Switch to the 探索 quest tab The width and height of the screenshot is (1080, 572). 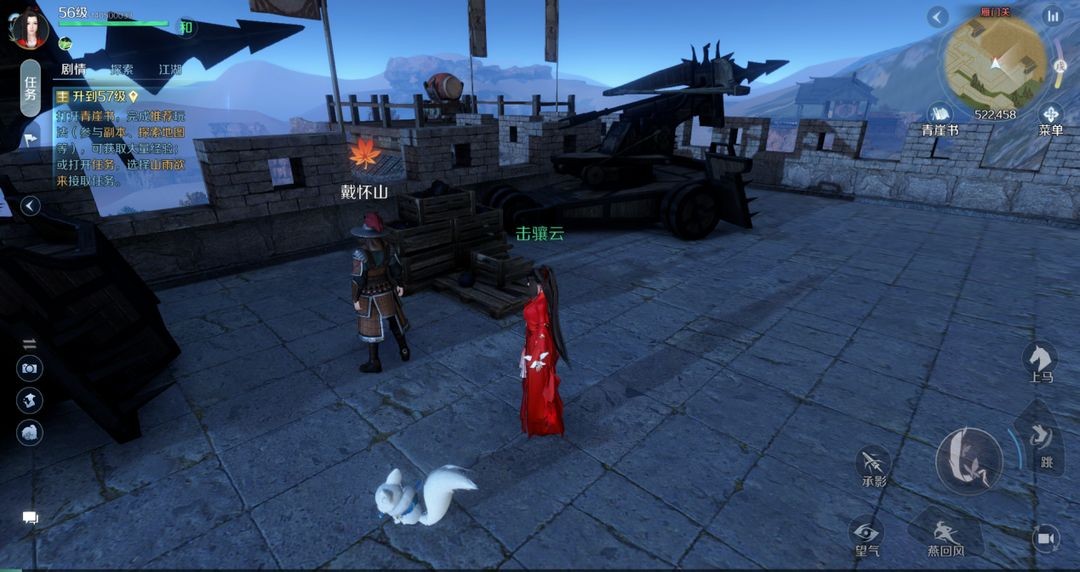point(122,70)
